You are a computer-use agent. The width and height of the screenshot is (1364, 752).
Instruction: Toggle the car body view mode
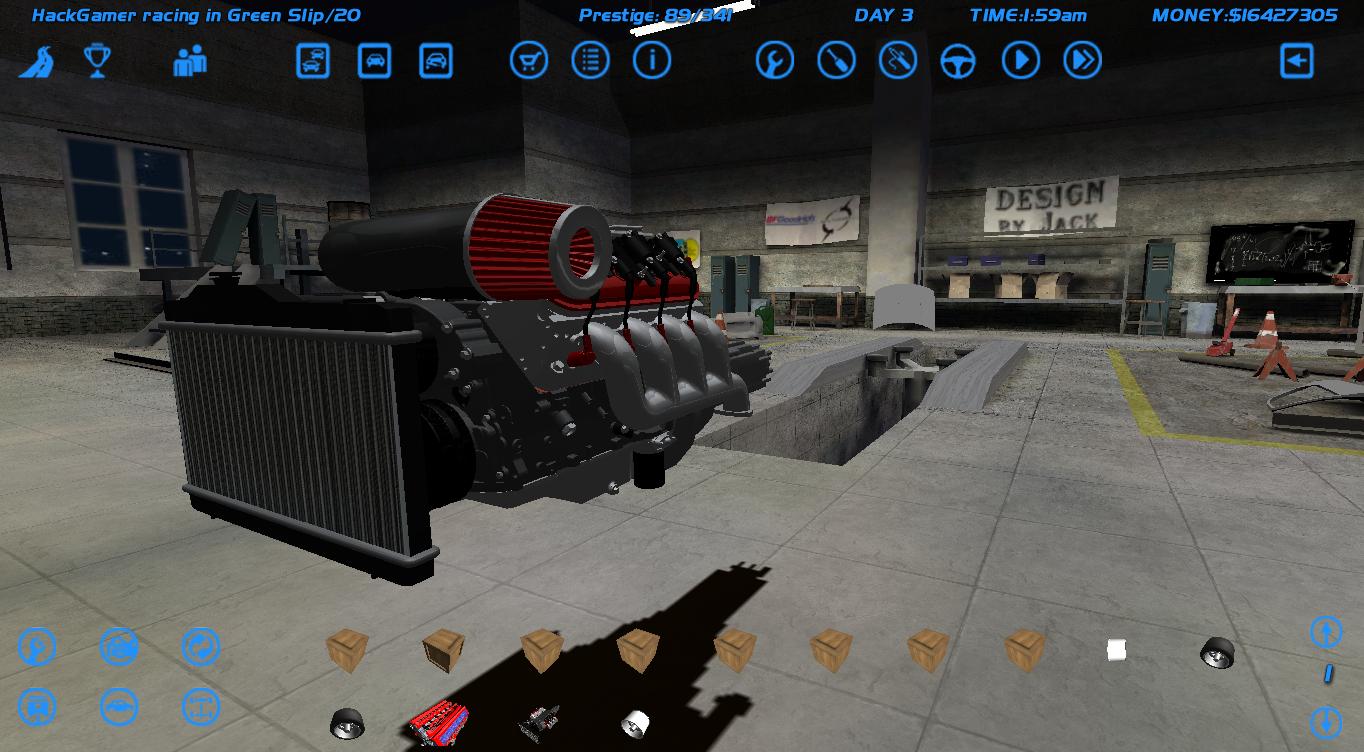tap(119, 707)
